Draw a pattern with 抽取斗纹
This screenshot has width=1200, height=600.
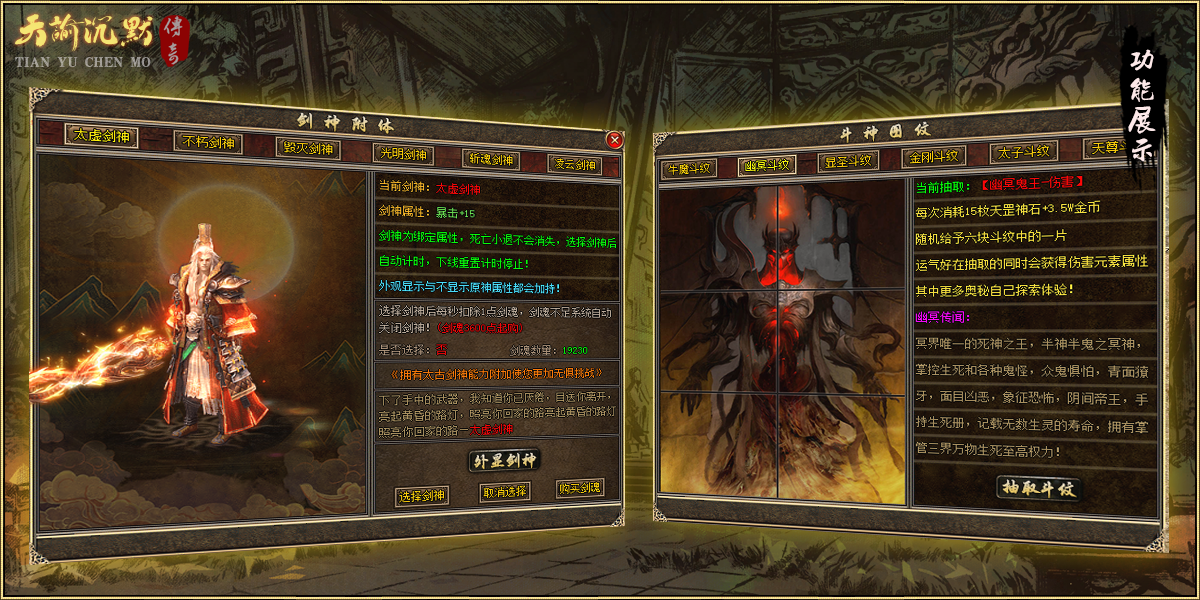[x=1039, y=488]
